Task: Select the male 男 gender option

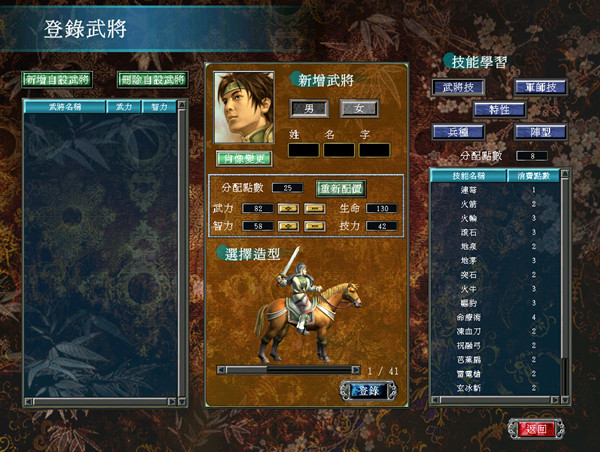Action: point(308,107)
